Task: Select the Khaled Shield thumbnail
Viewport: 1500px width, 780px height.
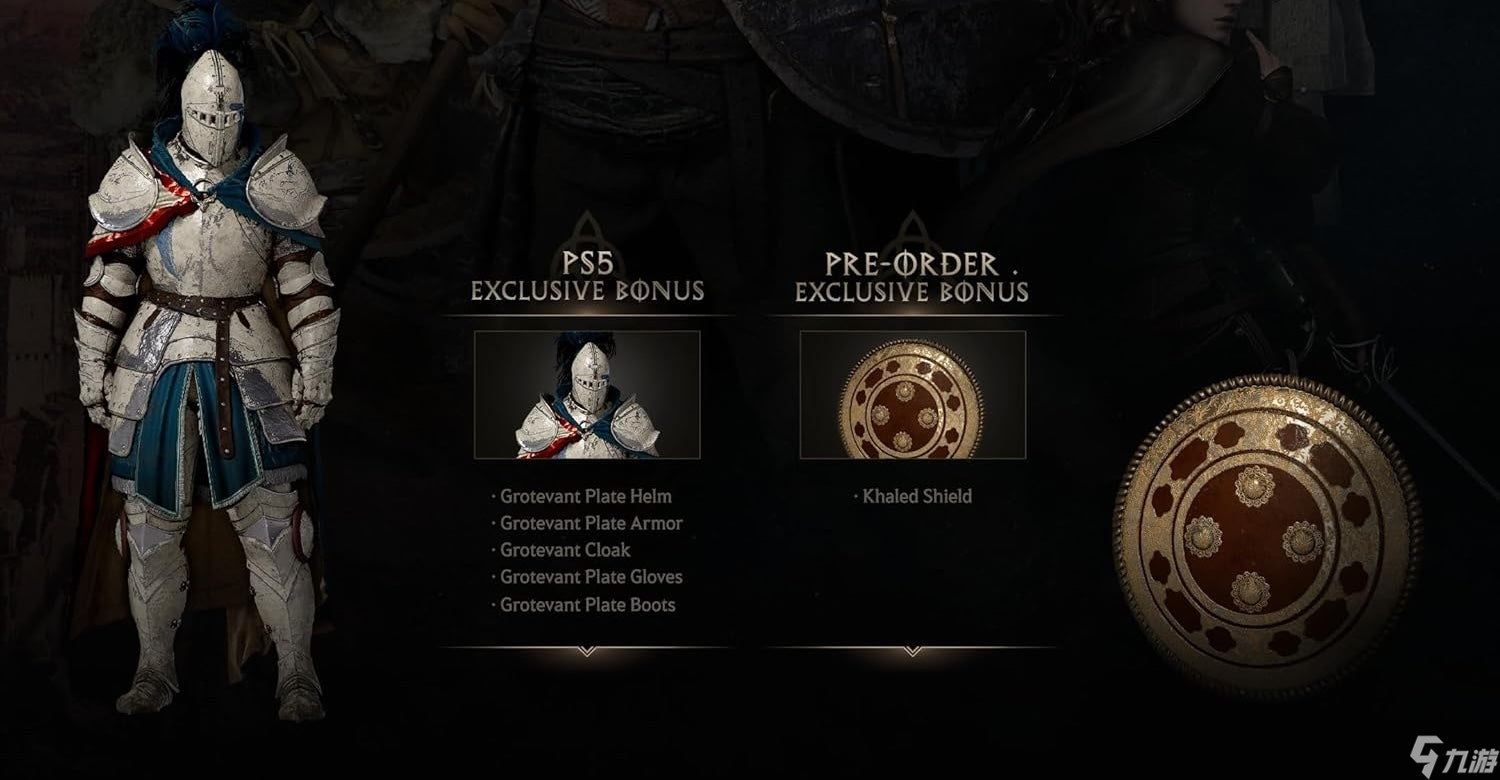Action: (912, 395)
